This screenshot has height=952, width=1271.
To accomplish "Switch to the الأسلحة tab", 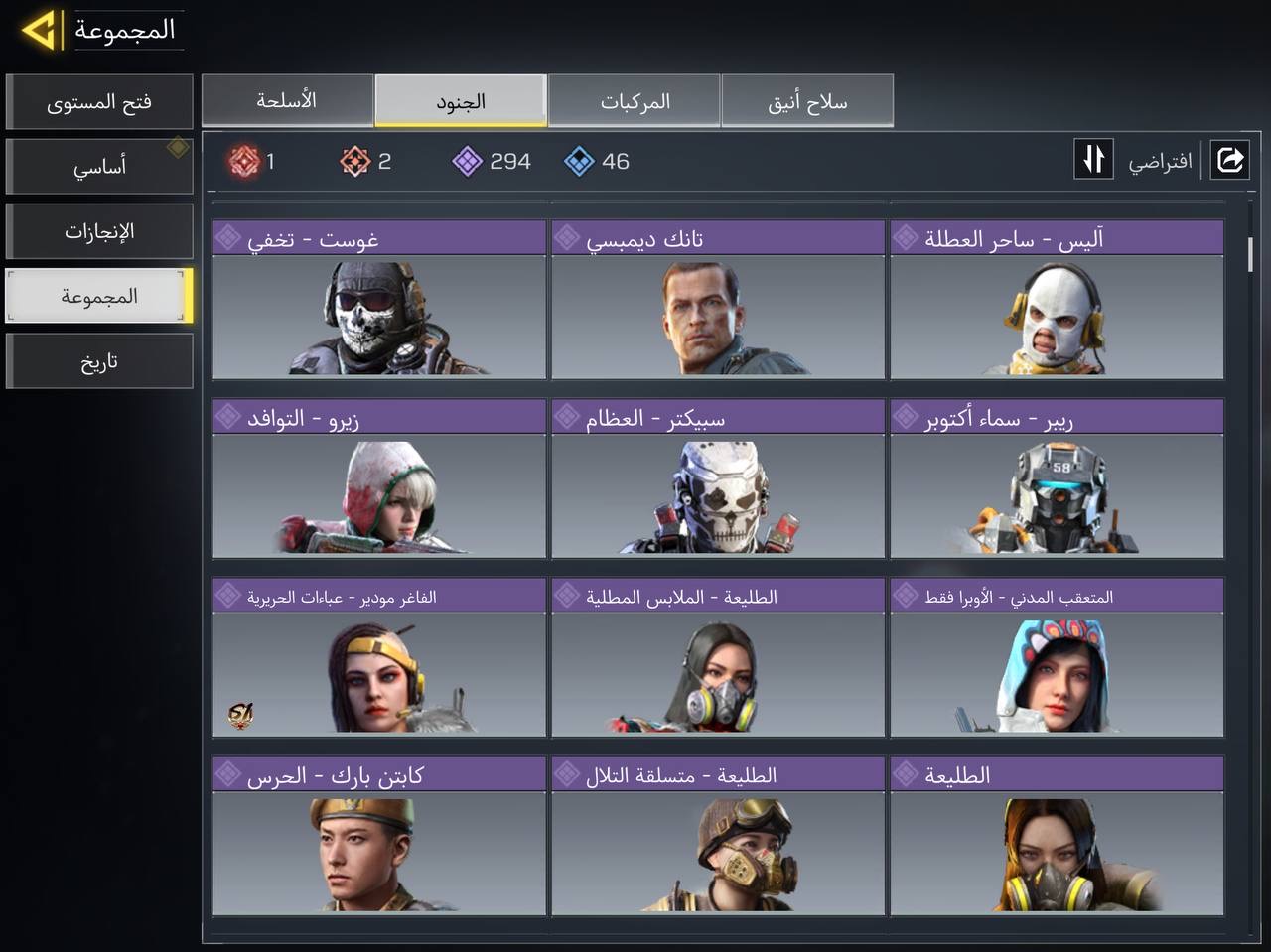I will [x=287, y=101].
